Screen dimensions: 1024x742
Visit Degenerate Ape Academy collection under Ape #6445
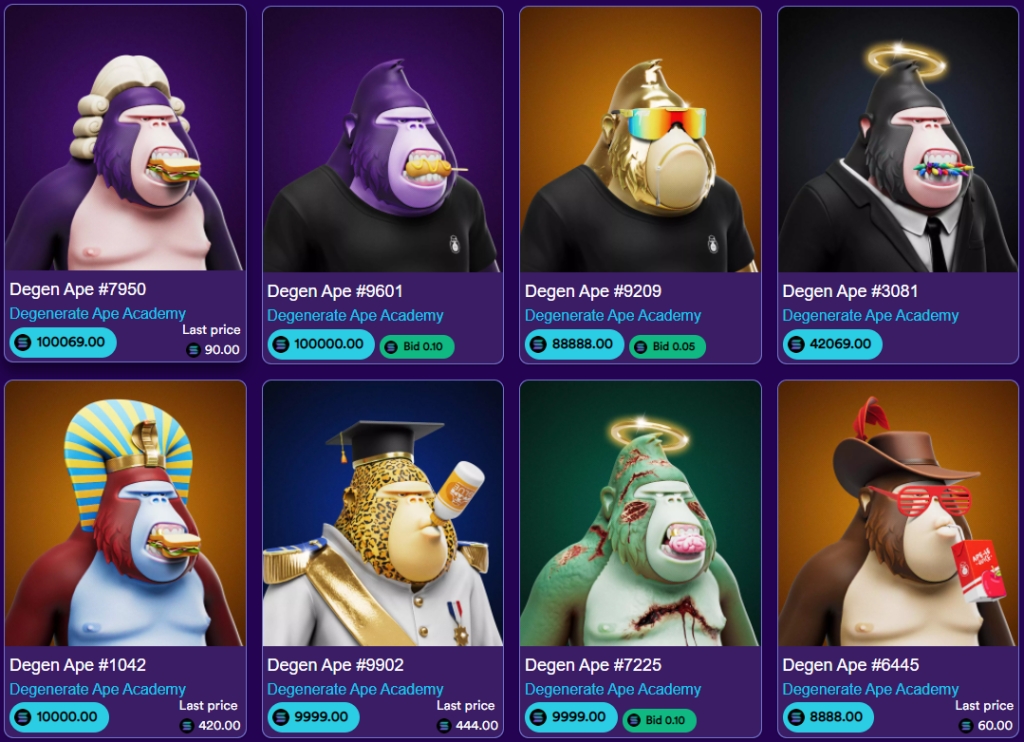(x=870, y=689)
